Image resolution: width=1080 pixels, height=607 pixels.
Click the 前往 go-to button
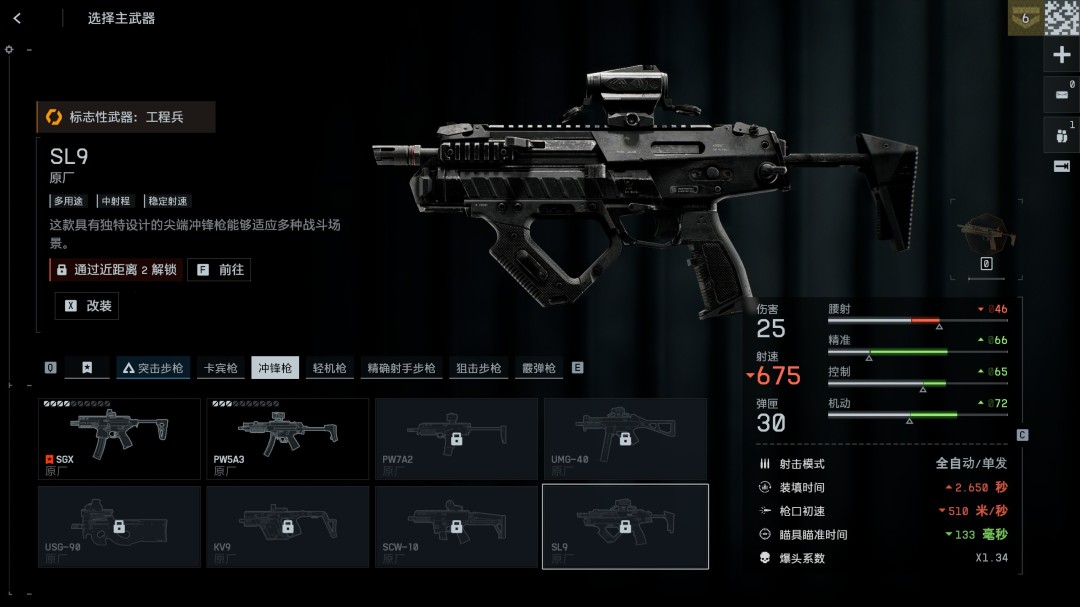coord(219,270)
